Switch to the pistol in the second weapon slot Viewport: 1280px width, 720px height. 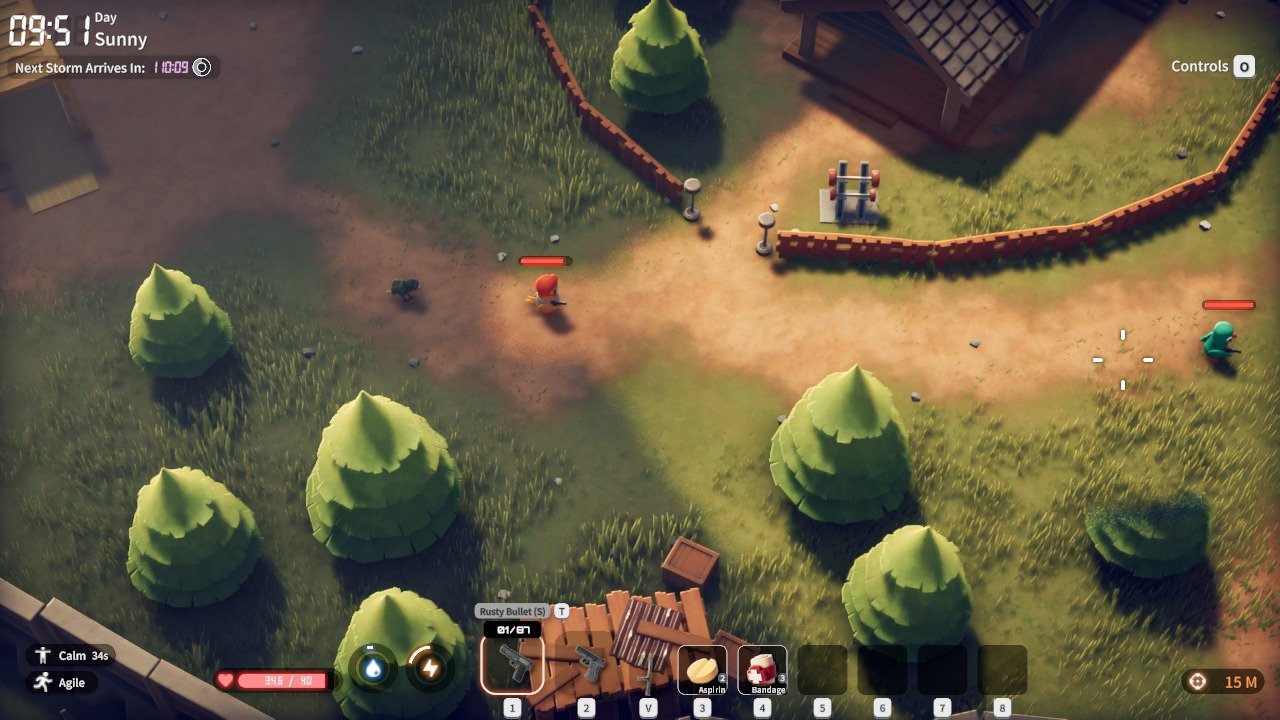click(x=587, y=664)
